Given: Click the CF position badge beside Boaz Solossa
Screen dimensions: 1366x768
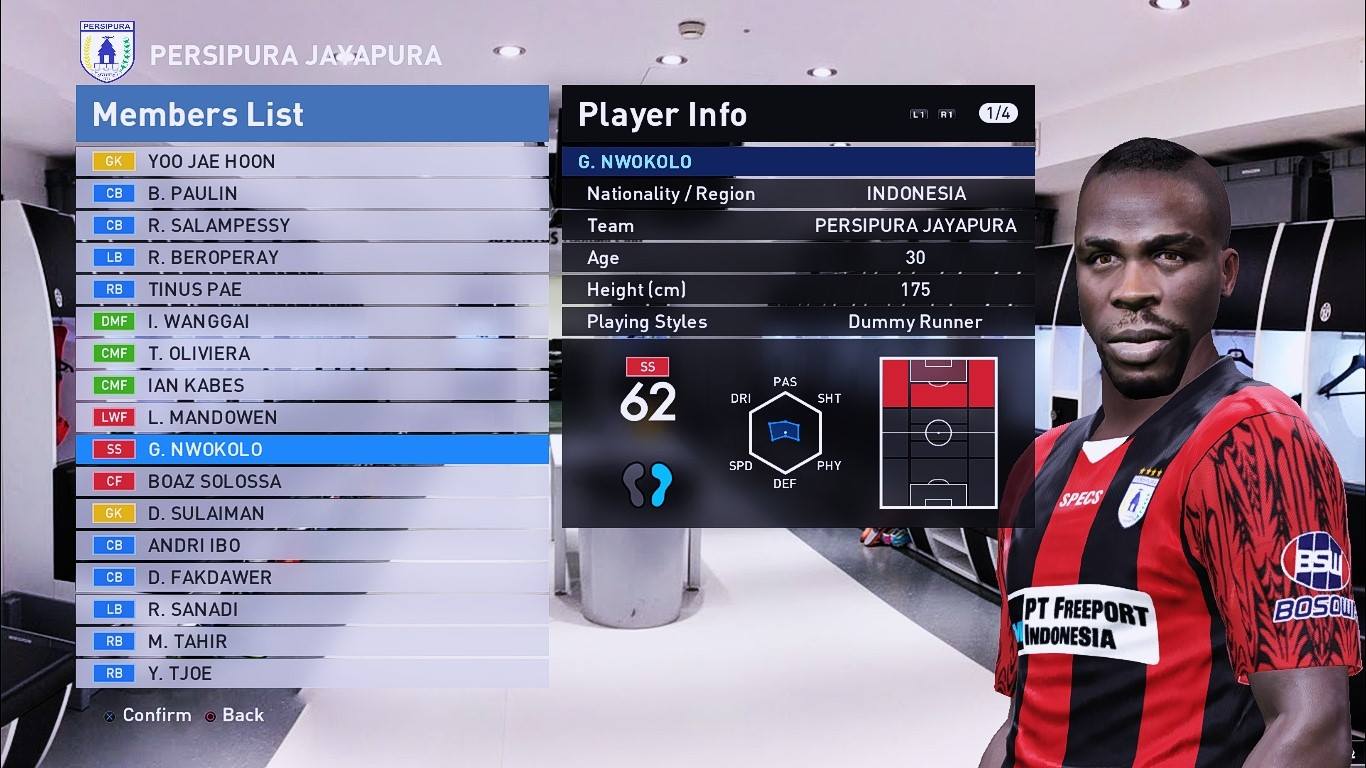Looking at the screenshot, I should [x=113, y=481].
